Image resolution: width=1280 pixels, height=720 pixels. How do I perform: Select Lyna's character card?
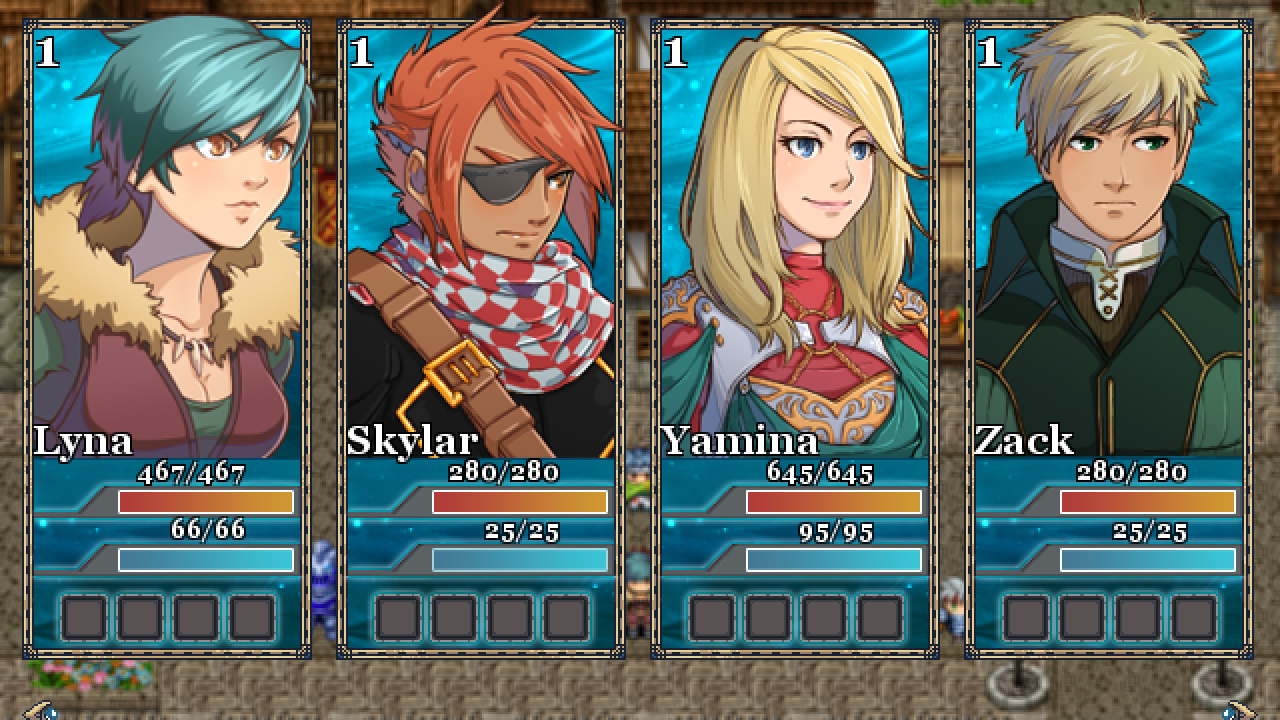click(167, 340)
